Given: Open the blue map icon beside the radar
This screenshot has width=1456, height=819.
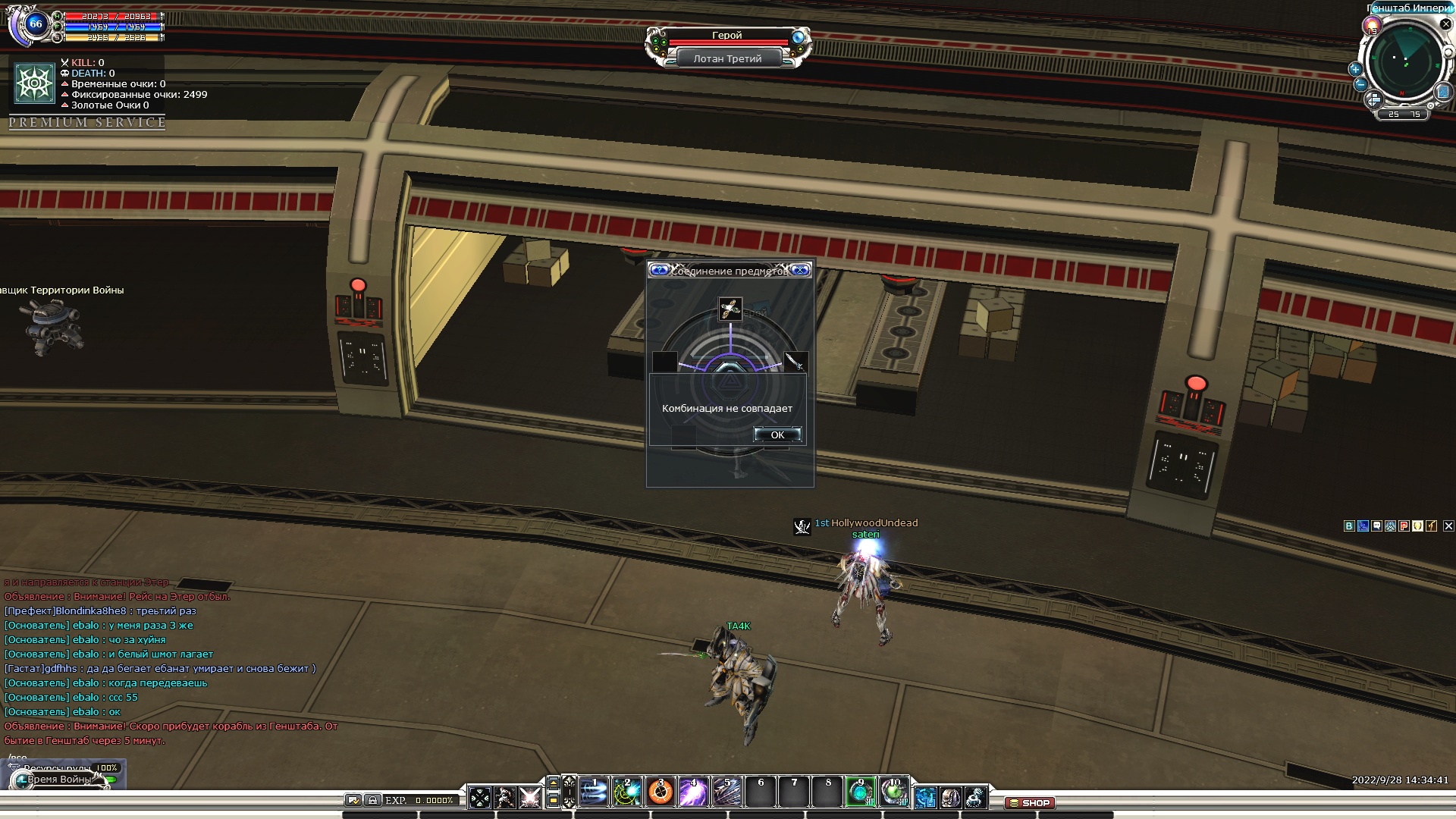Looking at the screenshot, I should pyautogui.click(x=1442, y=92).
